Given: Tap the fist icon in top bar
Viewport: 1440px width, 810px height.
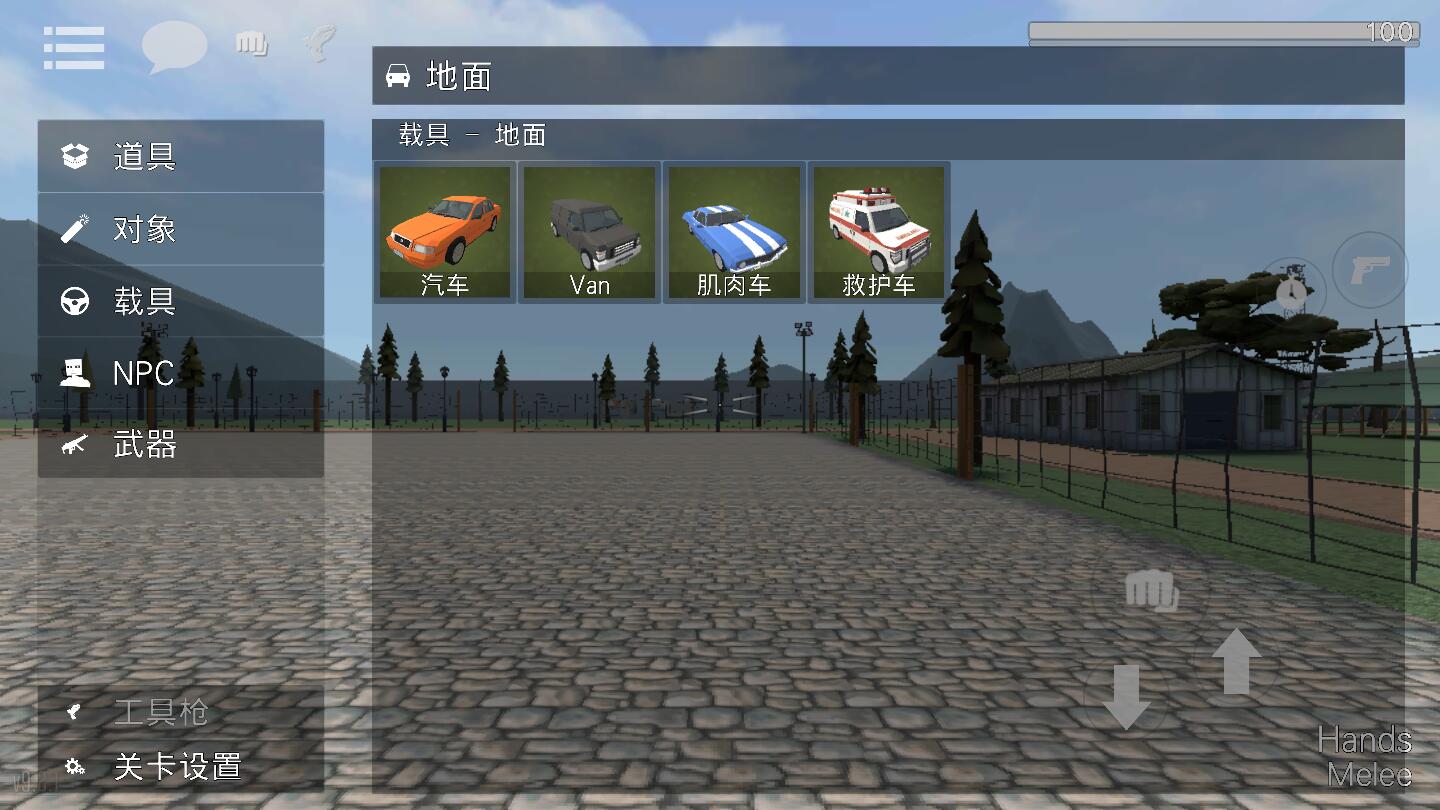Looking at the screenshot, I should [x=251, y=43].
